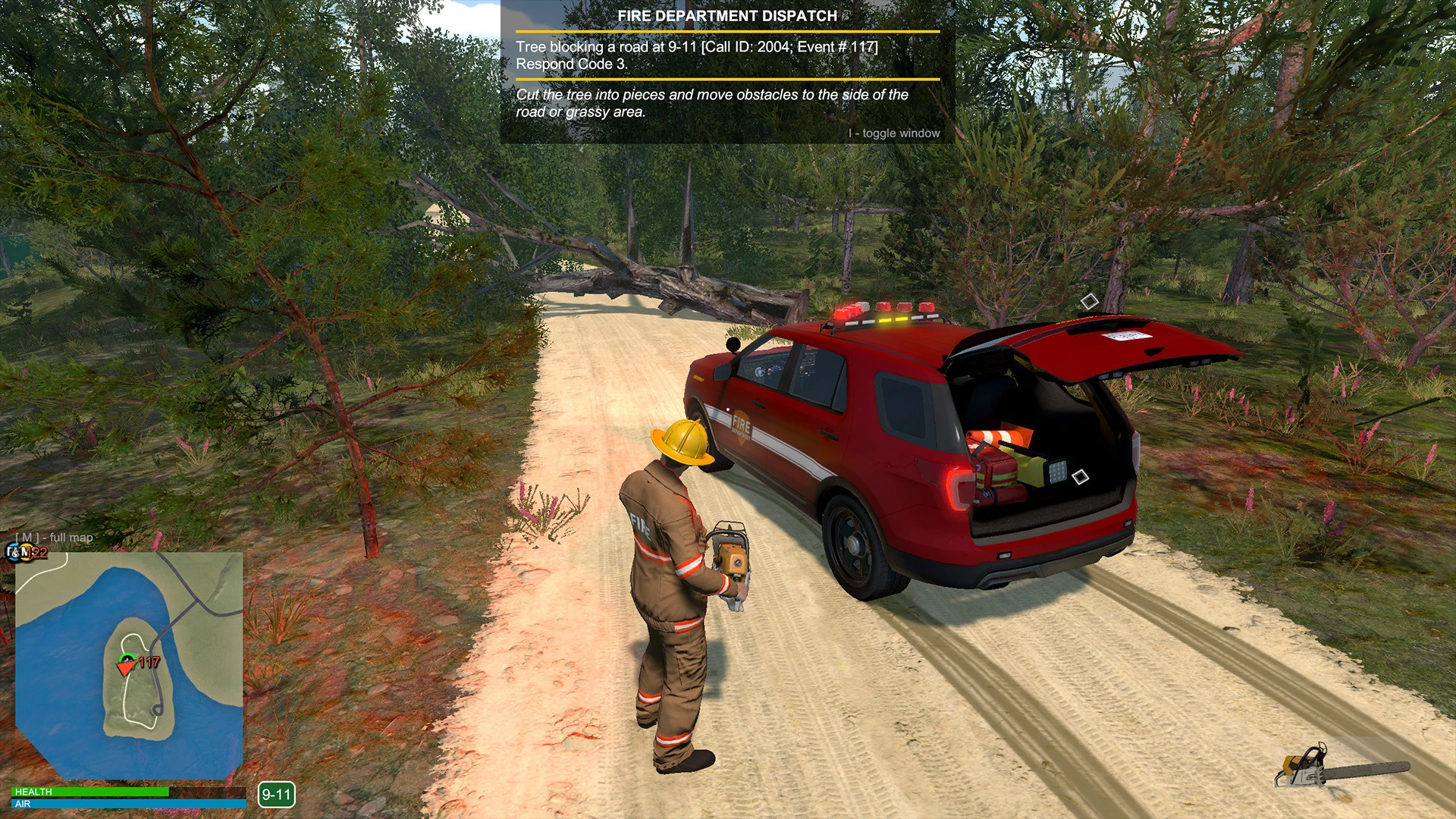Select the diamond interaction marker in the trunk
Image resolution: width=1456 pixels, height=819 pixels.
click(1081, 477)
